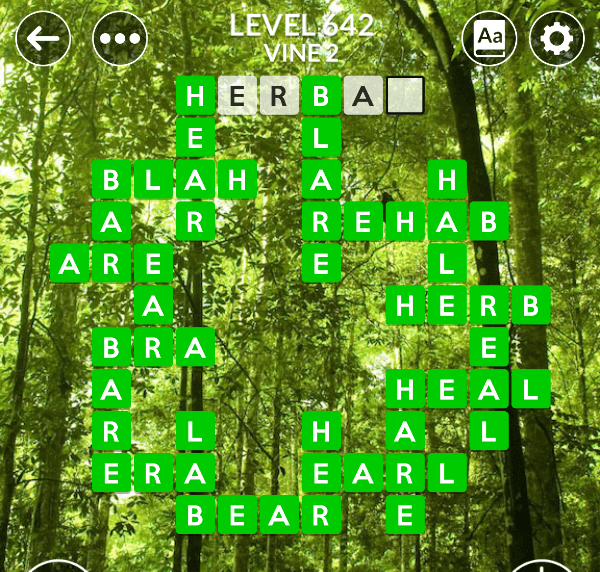The height and width of the screenshot is (572, 600).
Task: Go back with the arrow button
Action: [x=43, y=40]
